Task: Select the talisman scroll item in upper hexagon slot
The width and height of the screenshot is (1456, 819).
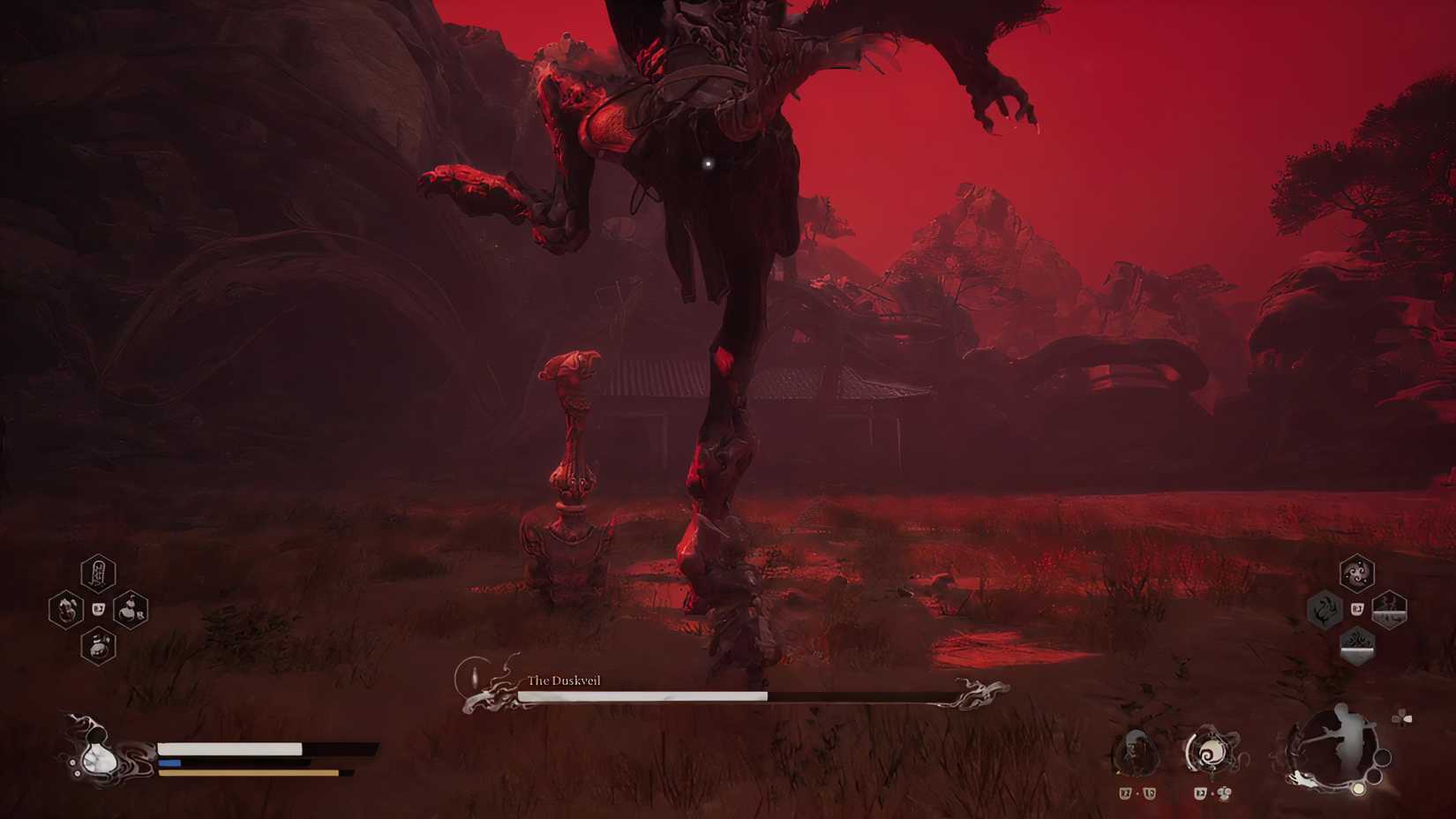Action: (99, 572)
